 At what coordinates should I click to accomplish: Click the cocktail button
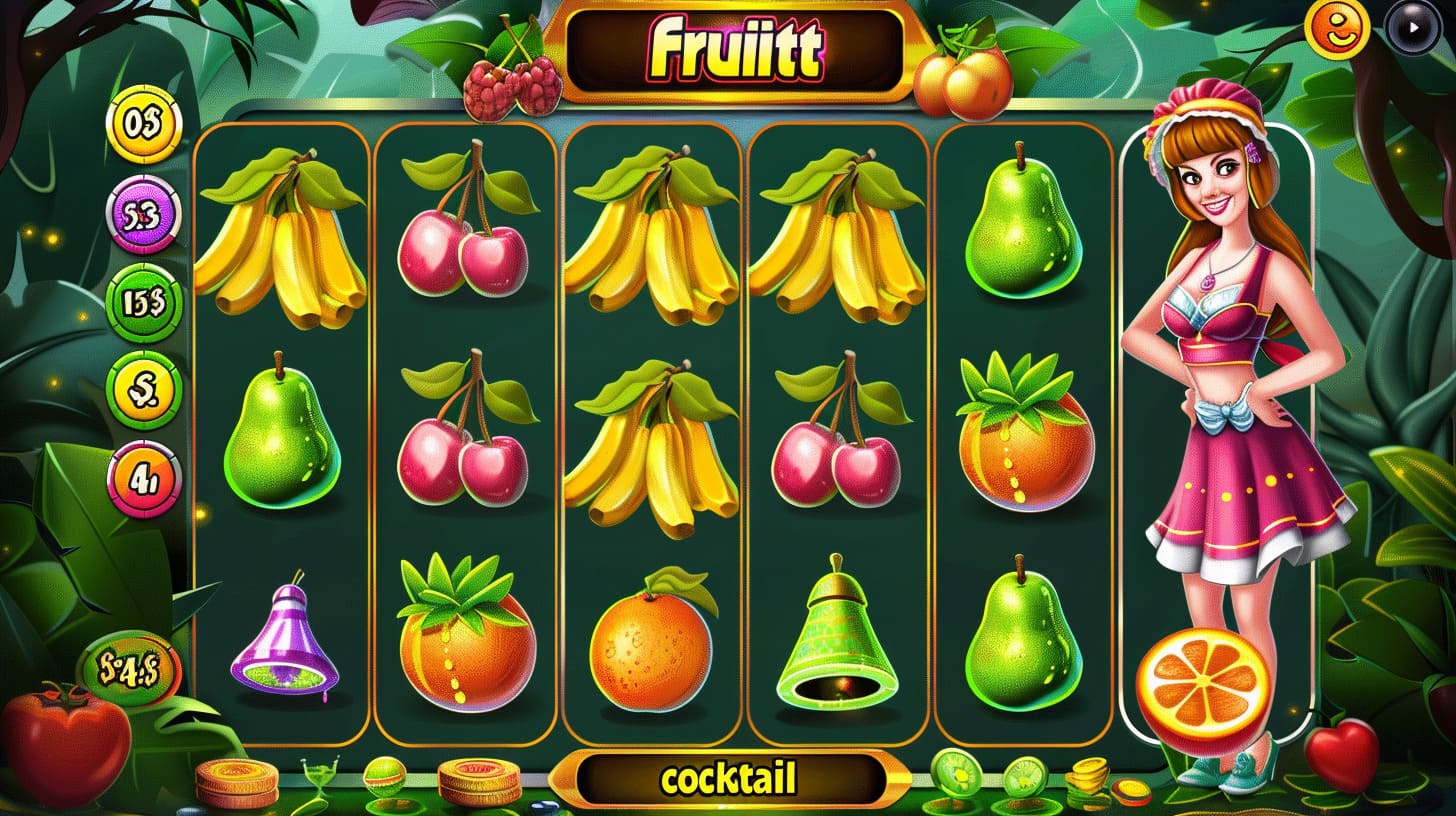pos(727,779)
